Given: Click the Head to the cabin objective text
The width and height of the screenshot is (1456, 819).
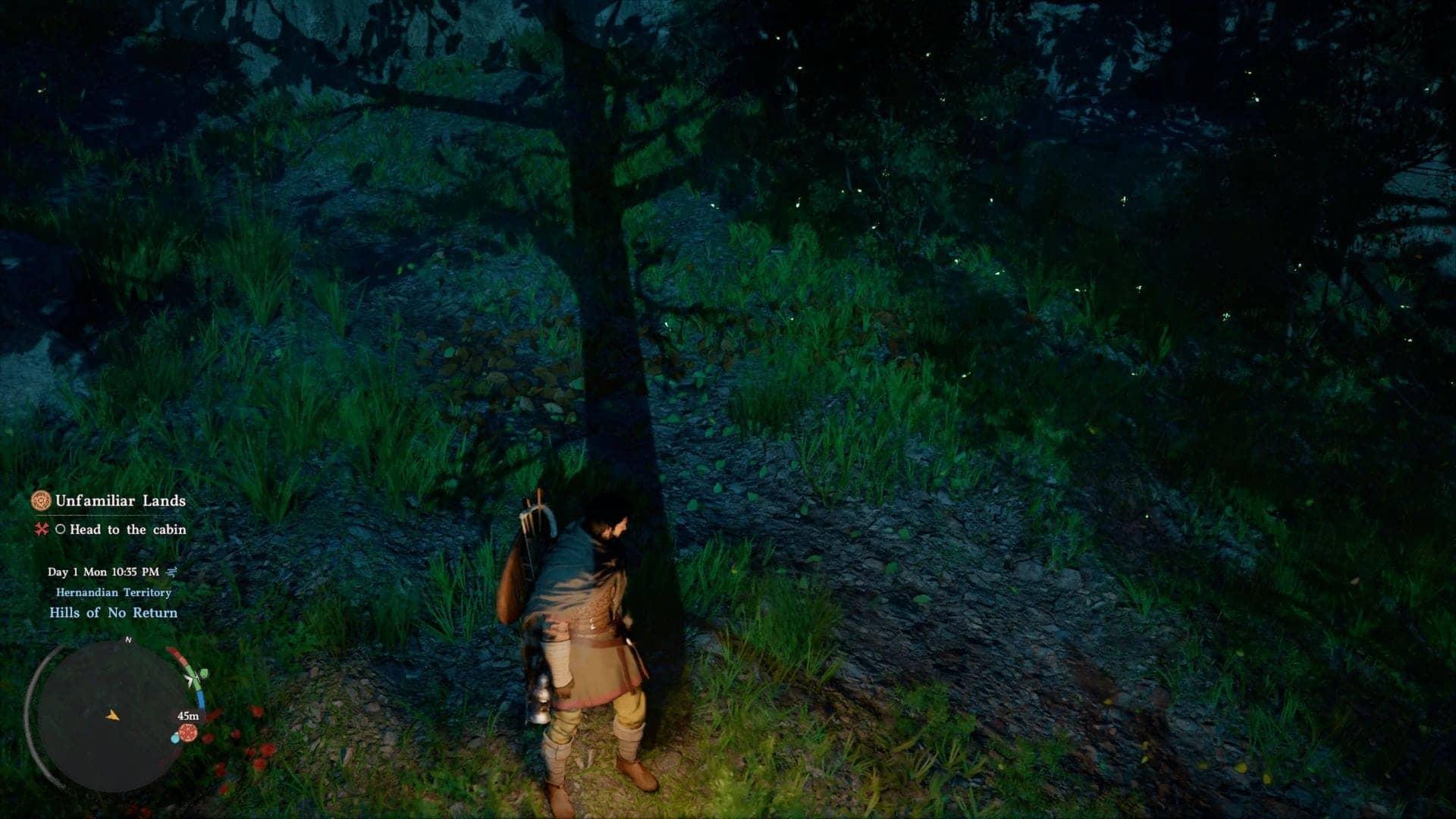Looking at the screenshot, I should click(127, 531).
